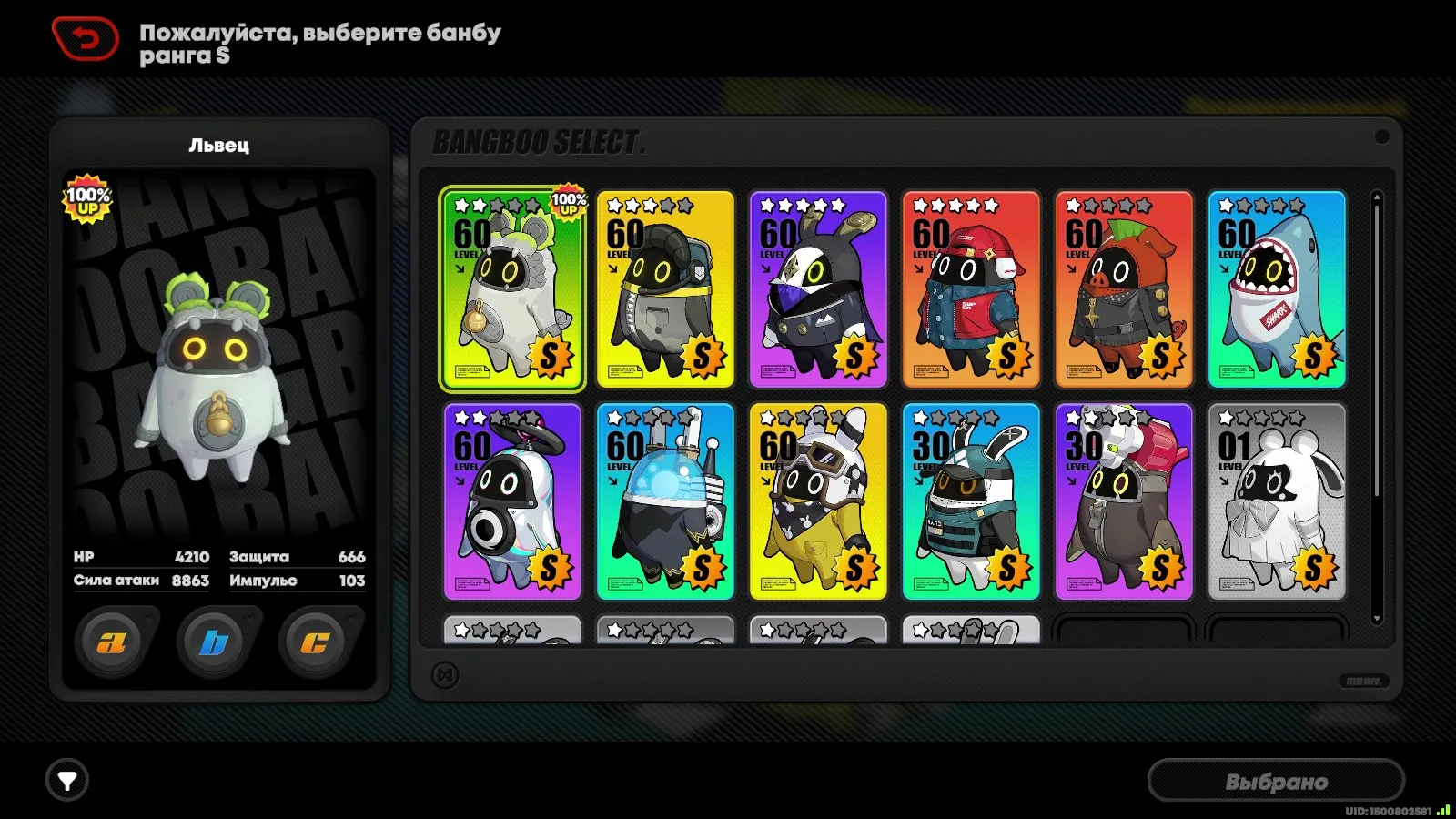Select the yellow bunny-eared bangboo card
This screenshot has width=1456, height=819.
pos(818,500)
